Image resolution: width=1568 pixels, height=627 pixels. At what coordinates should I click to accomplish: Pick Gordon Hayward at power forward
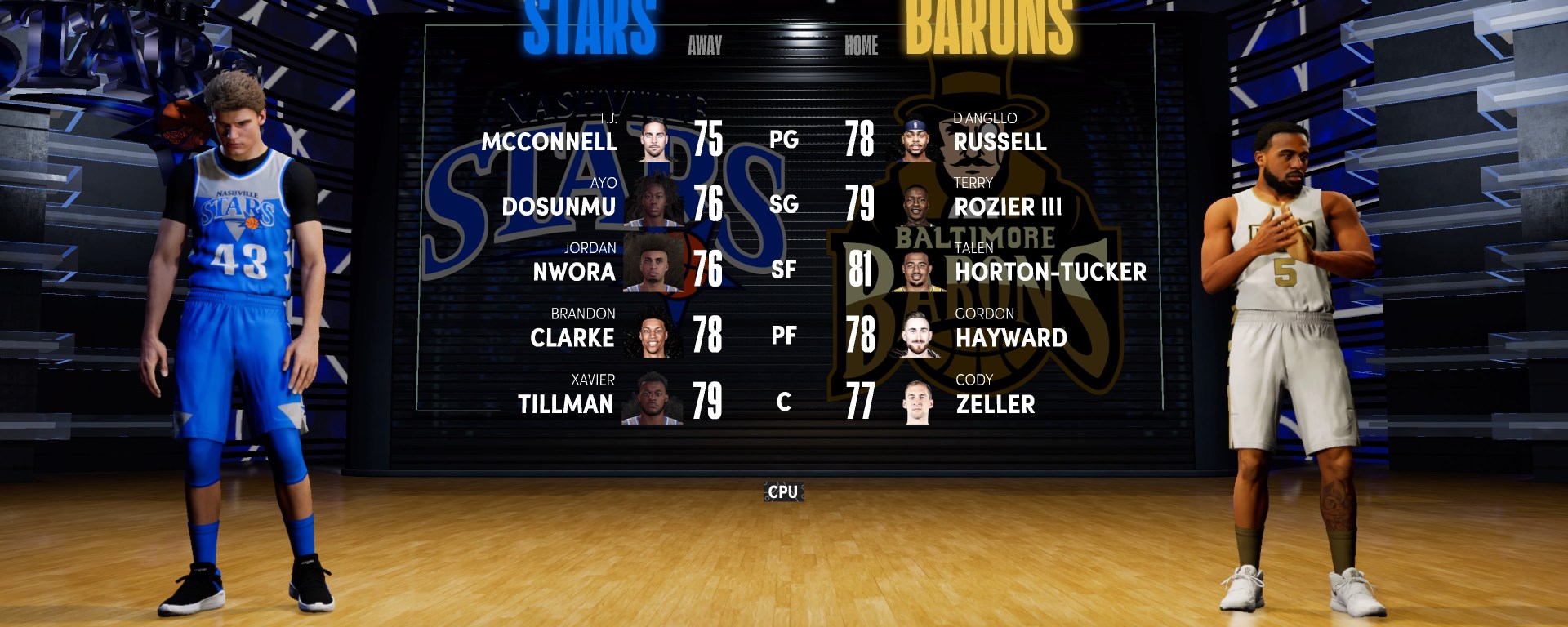tap(1011, 337)
